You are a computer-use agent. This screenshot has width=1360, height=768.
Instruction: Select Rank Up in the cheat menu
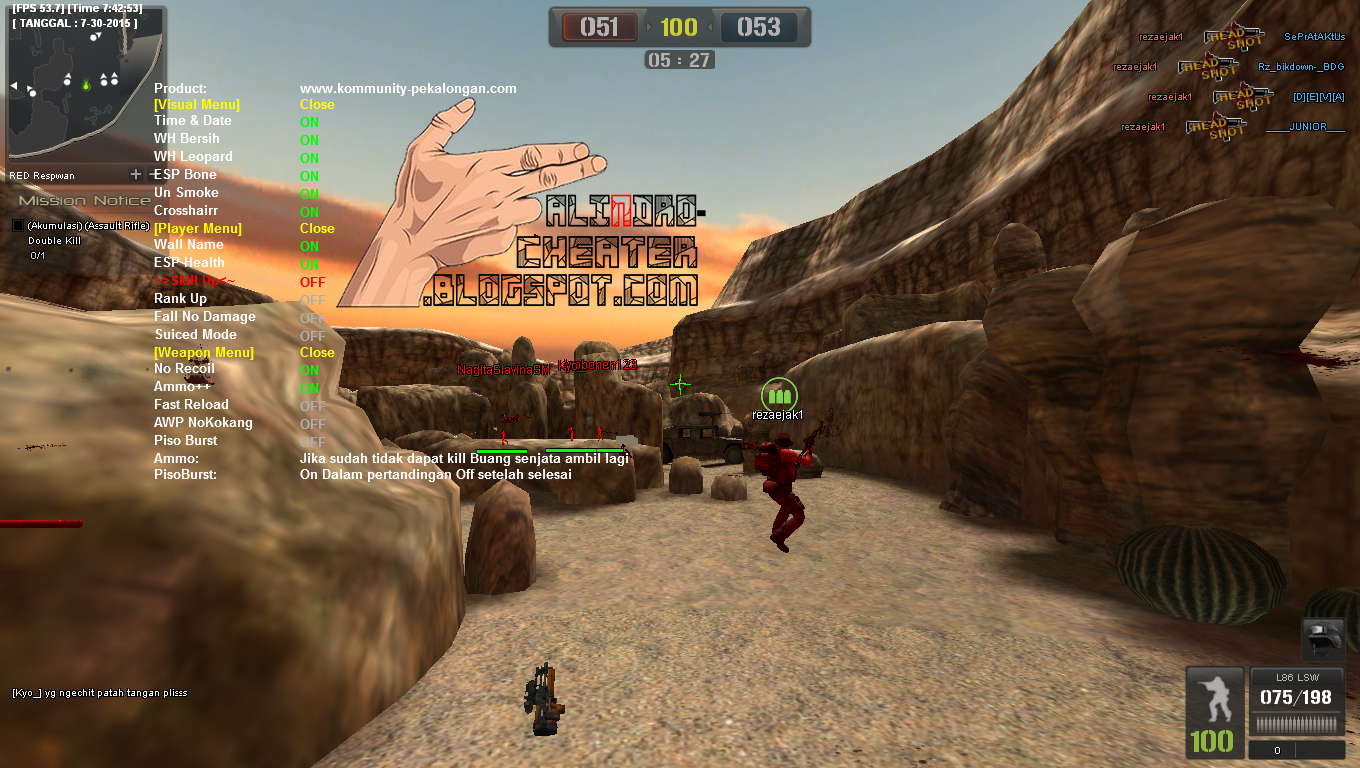(178, 298)
